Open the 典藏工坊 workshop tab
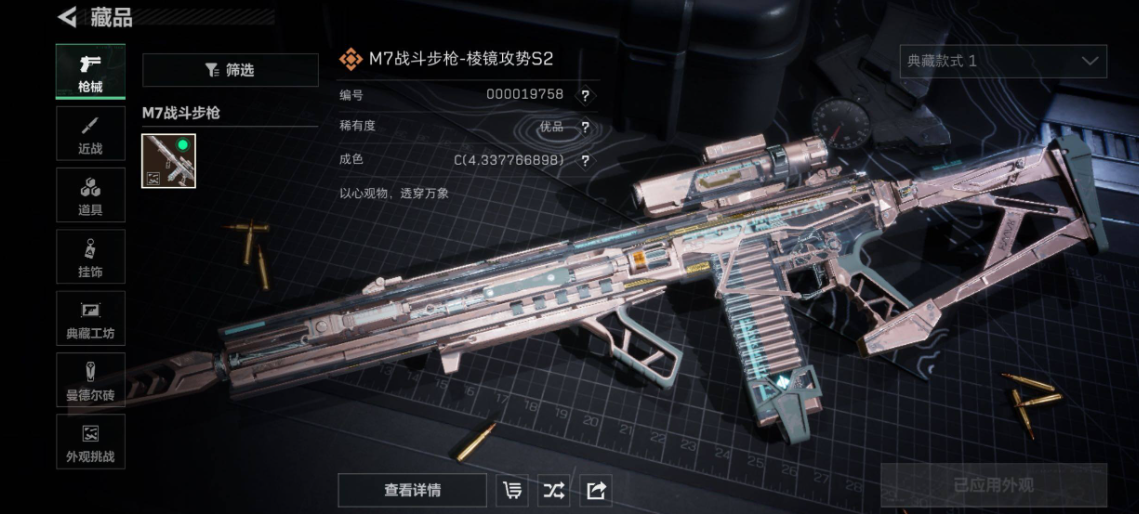1139x514 pixels. pyautogui.click(x=90, y=319)
